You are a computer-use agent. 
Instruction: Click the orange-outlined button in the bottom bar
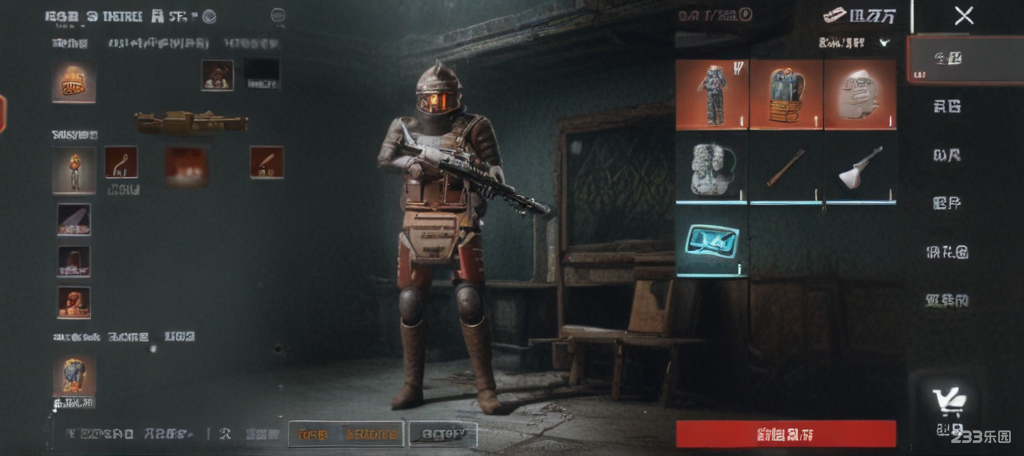point(346,434)
